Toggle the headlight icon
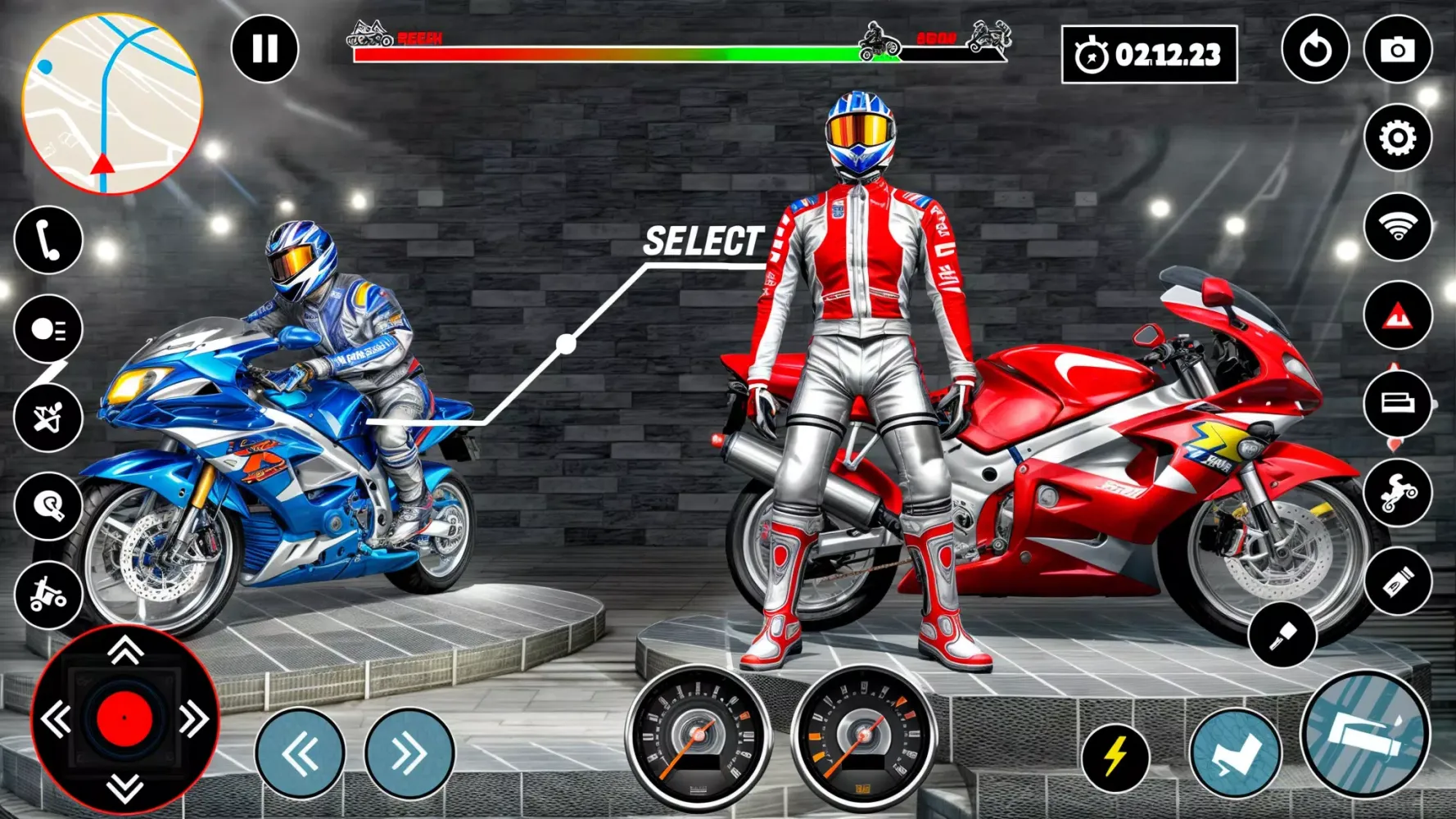 coord(48,329)
